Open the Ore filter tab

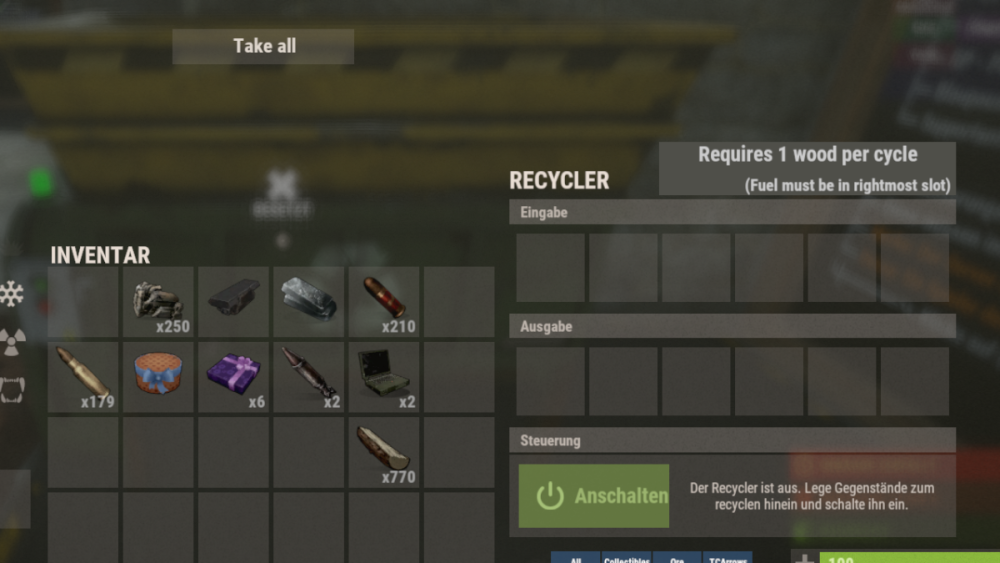point(677,558)
